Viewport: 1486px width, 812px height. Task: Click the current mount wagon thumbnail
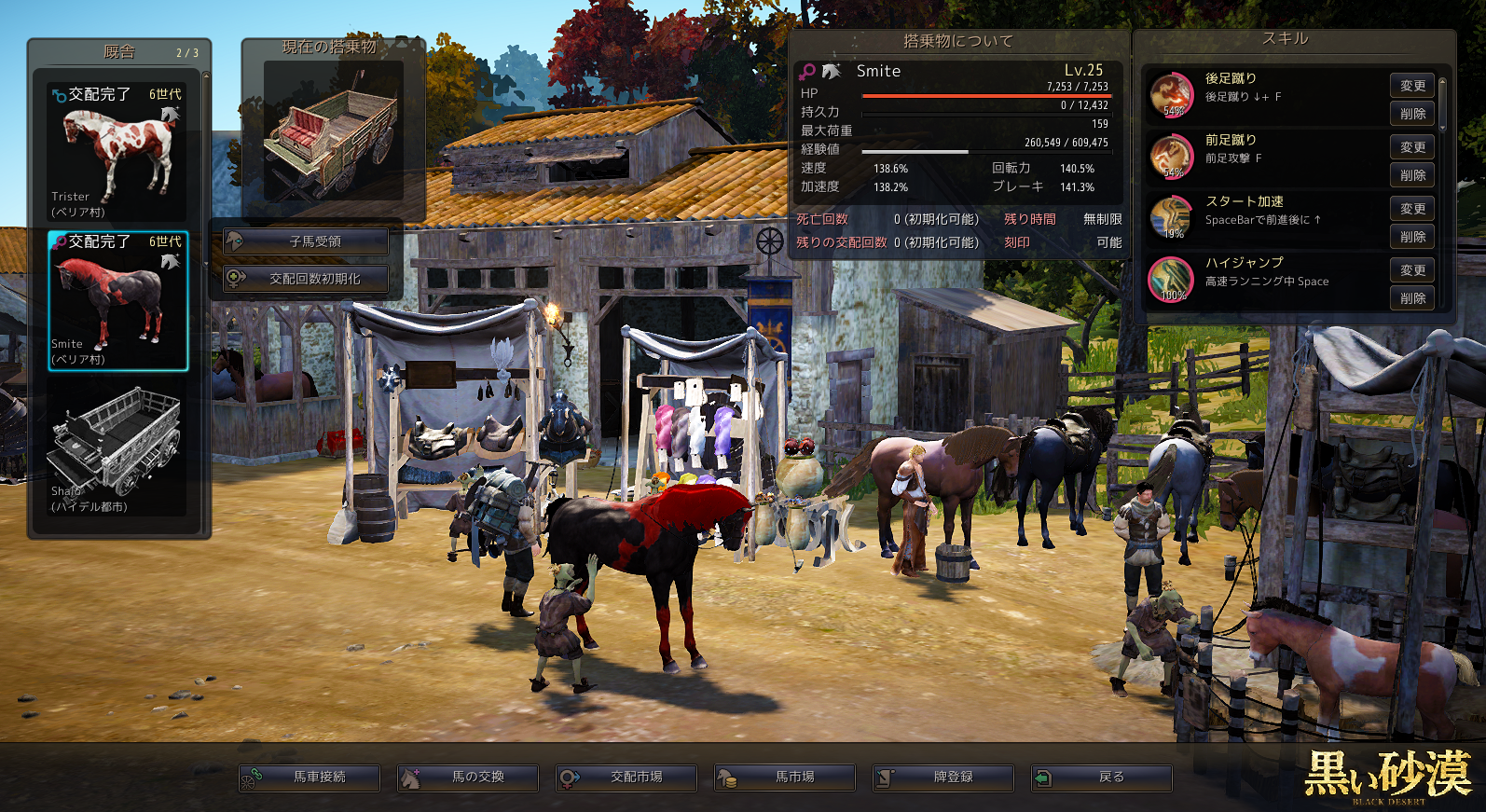click(x=333, y=131)
